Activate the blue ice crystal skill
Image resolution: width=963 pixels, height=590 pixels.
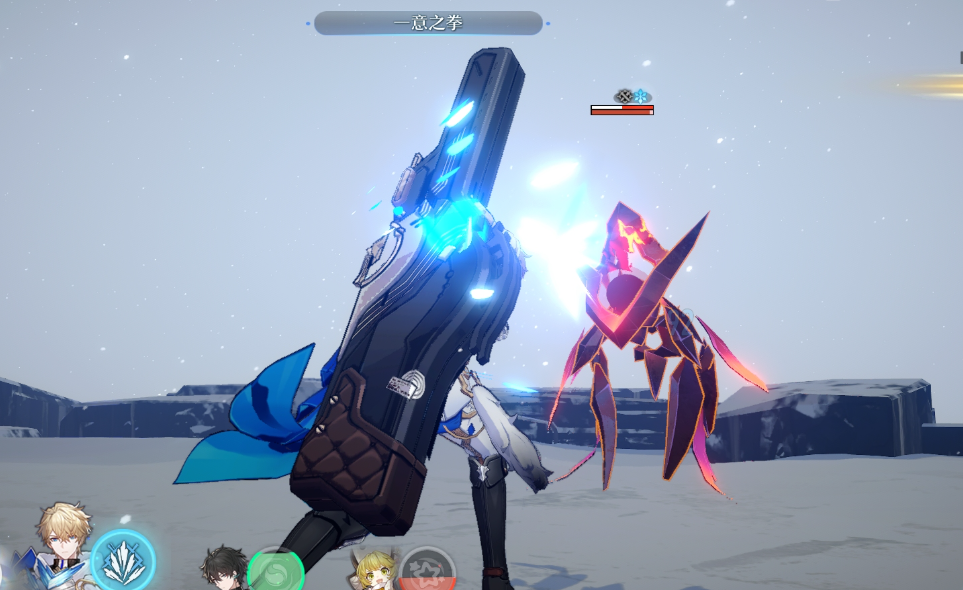123,561
